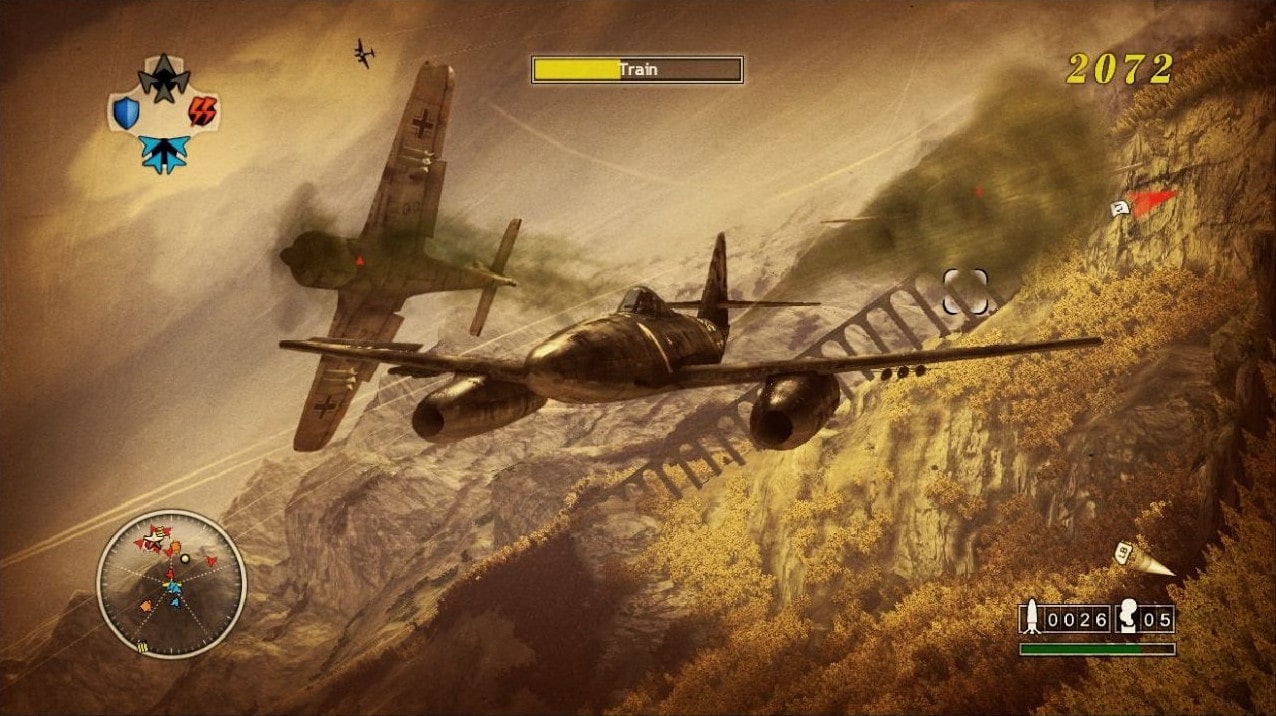
Task: Choose the red lightning attack command
Action: pyautogui.click(x=202, y=111)
